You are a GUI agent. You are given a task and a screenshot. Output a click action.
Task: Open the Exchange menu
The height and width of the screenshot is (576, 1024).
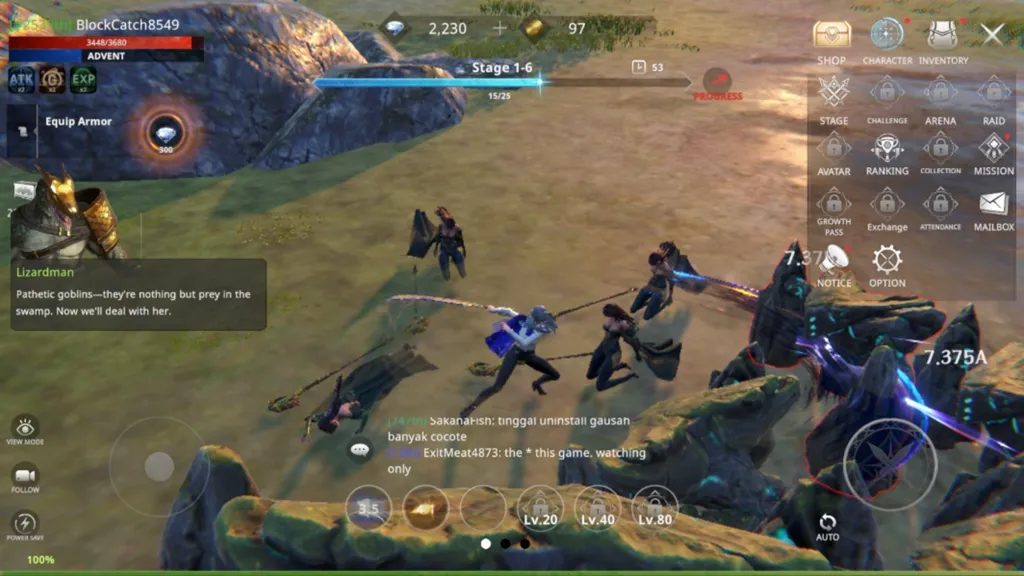[x=887, y=206]
